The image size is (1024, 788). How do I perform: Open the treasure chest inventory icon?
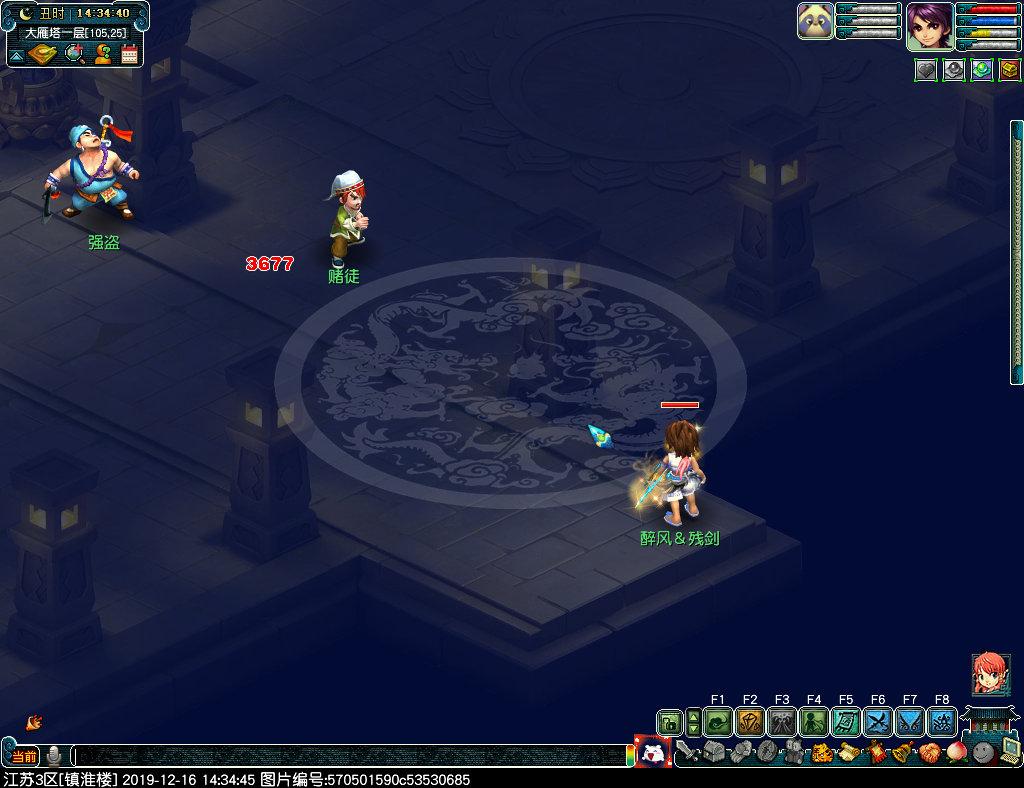point(713,752)
